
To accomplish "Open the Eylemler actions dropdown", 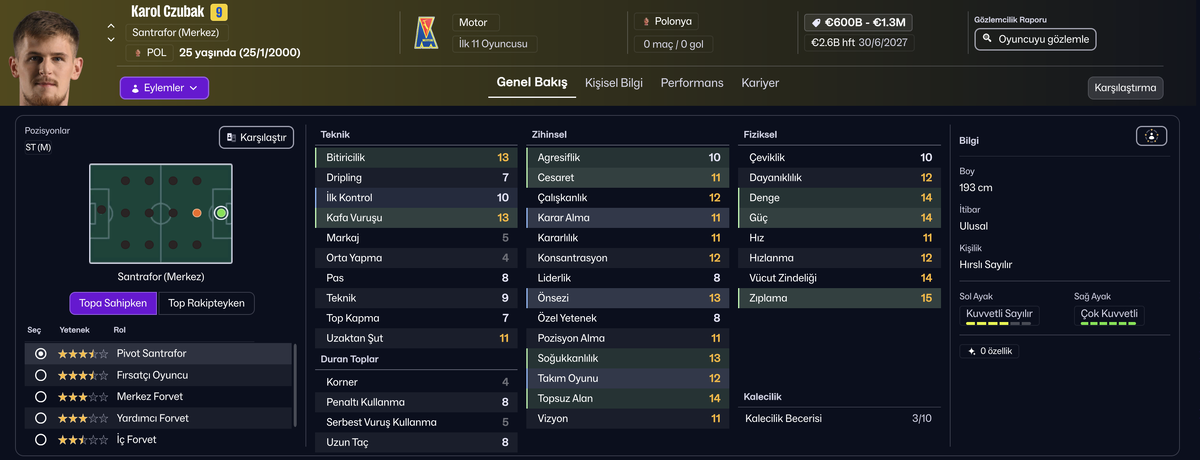I will point(164,88).
